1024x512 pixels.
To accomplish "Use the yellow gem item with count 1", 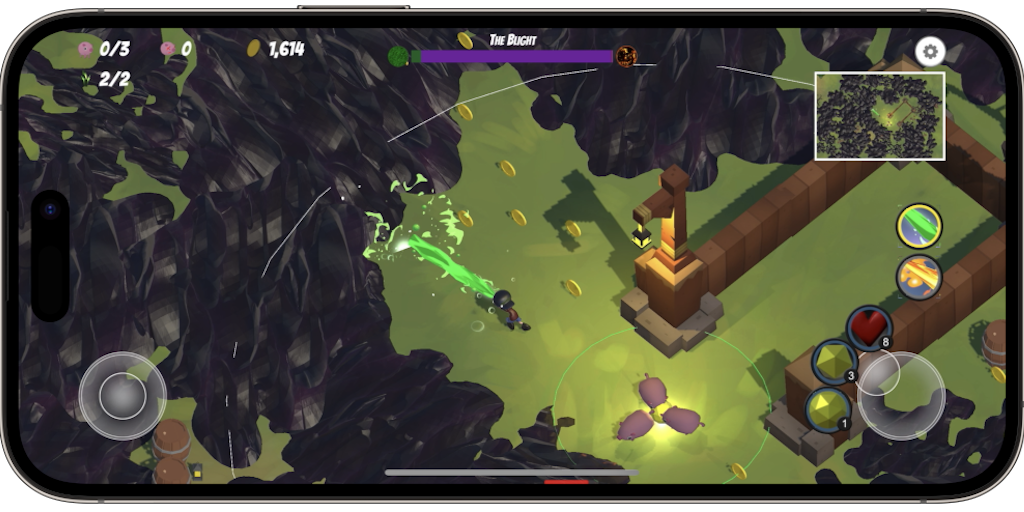I will (829, 409).
